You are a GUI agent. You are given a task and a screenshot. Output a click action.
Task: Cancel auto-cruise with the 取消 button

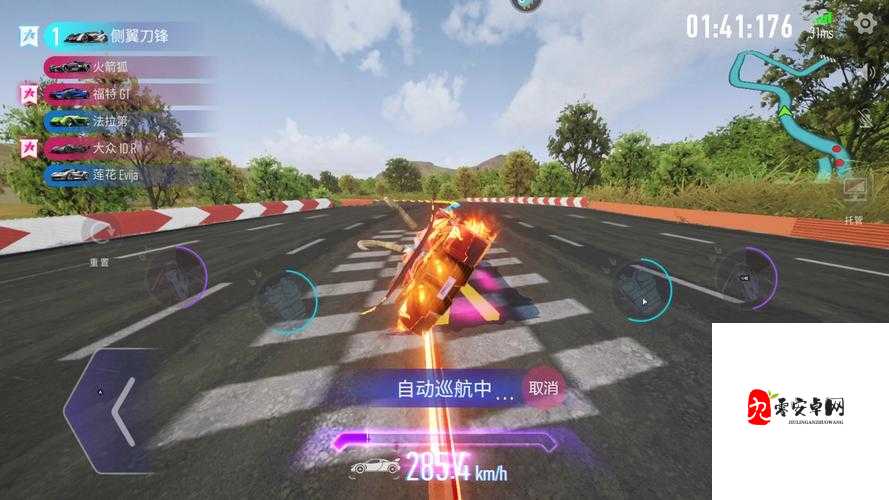click(x=544, y=388)
